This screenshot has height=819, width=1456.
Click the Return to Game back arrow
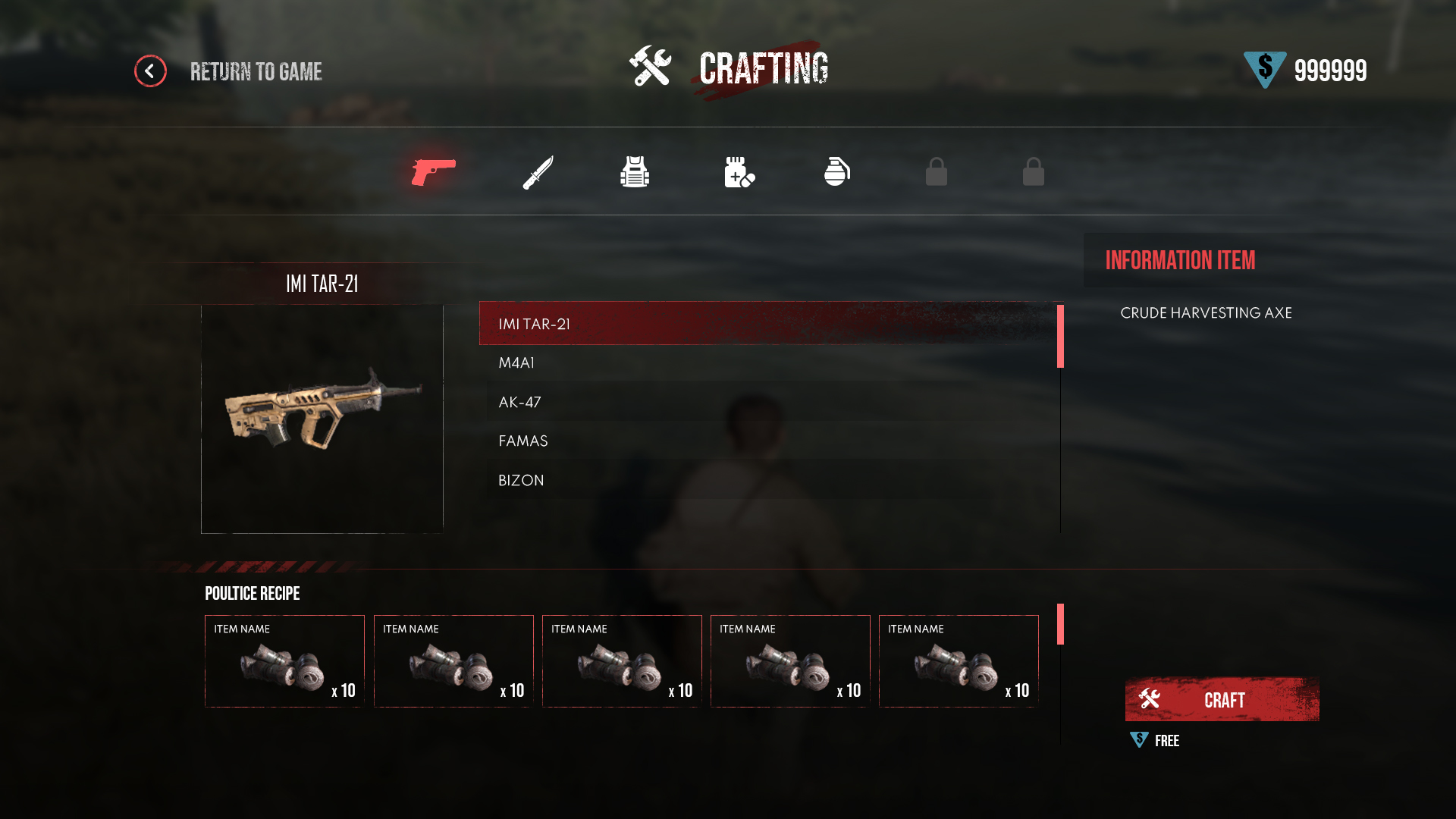pos(150,71)
